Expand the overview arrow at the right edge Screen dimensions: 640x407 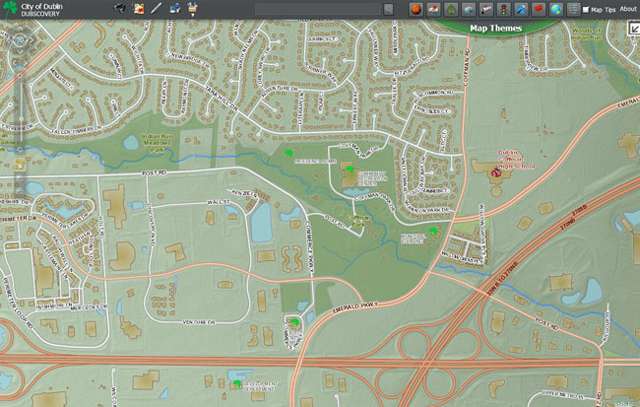(x=632, y=28)
